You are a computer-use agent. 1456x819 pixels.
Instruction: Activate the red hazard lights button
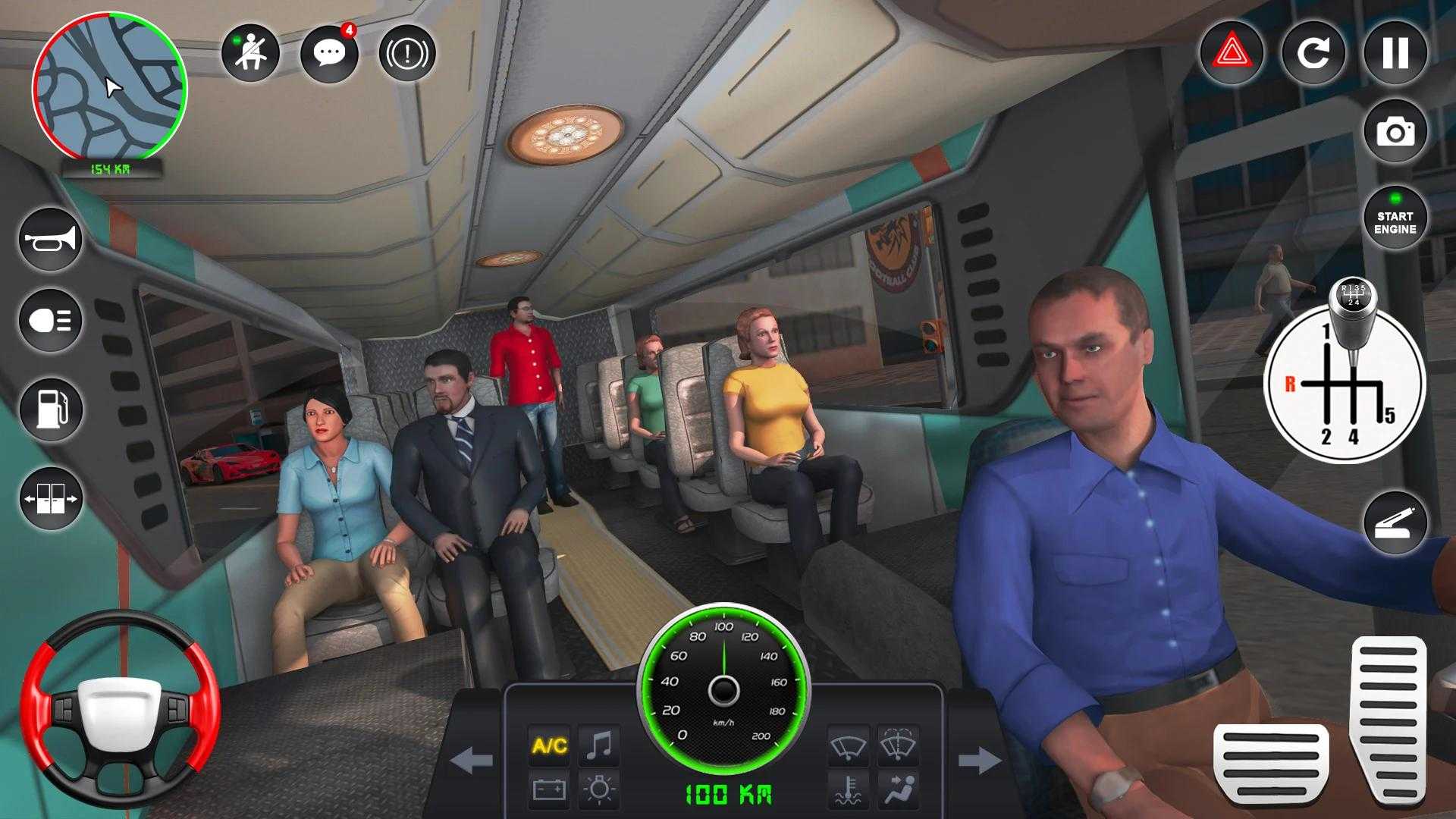1232,53
